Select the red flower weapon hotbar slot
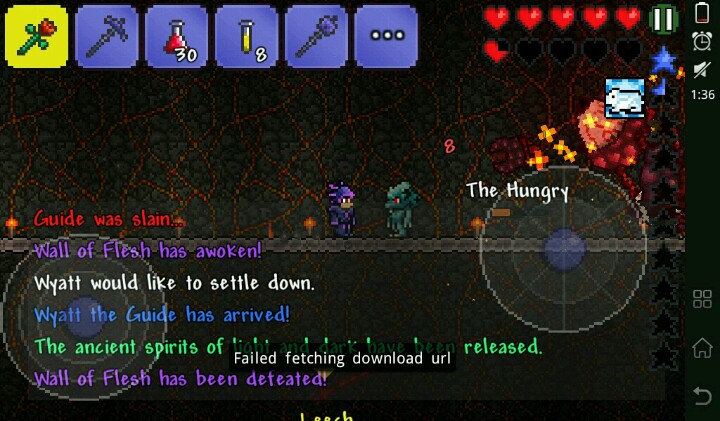The image size is (720, 421). tap(36, 37)
